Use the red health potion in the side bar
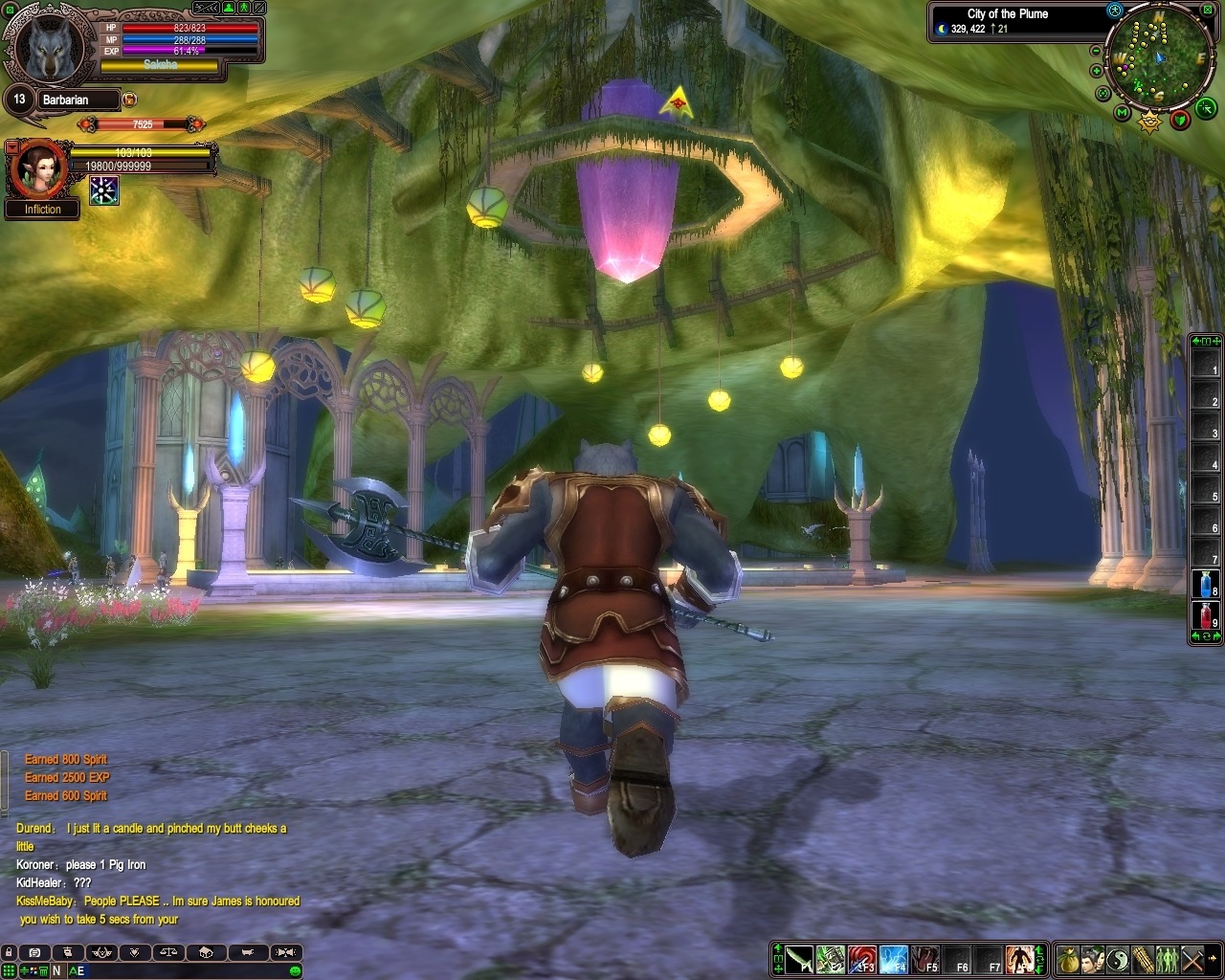This screenshot has width=1225, height=980. [x=1204, y=614]
